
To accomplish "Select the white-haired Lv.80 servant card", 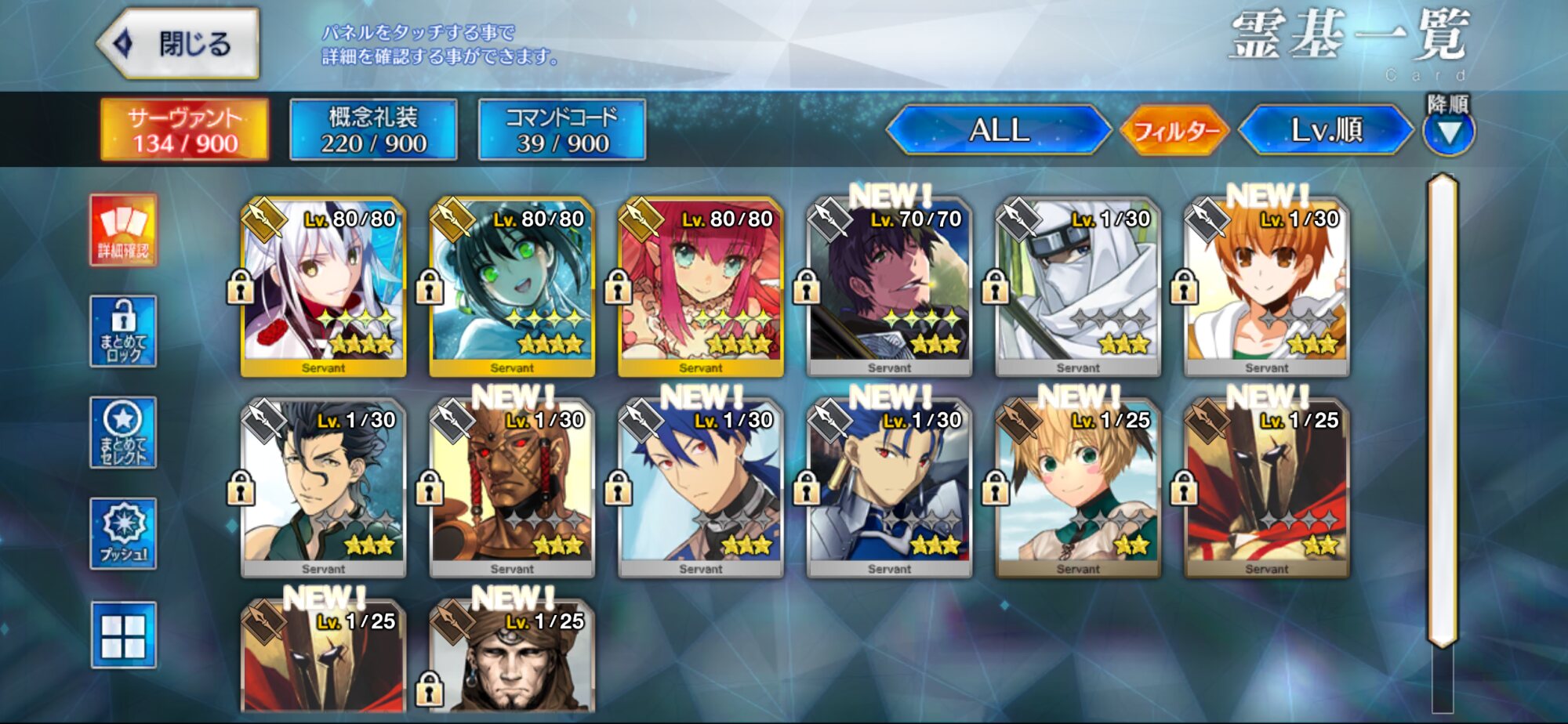I will (x=323, y=287).
